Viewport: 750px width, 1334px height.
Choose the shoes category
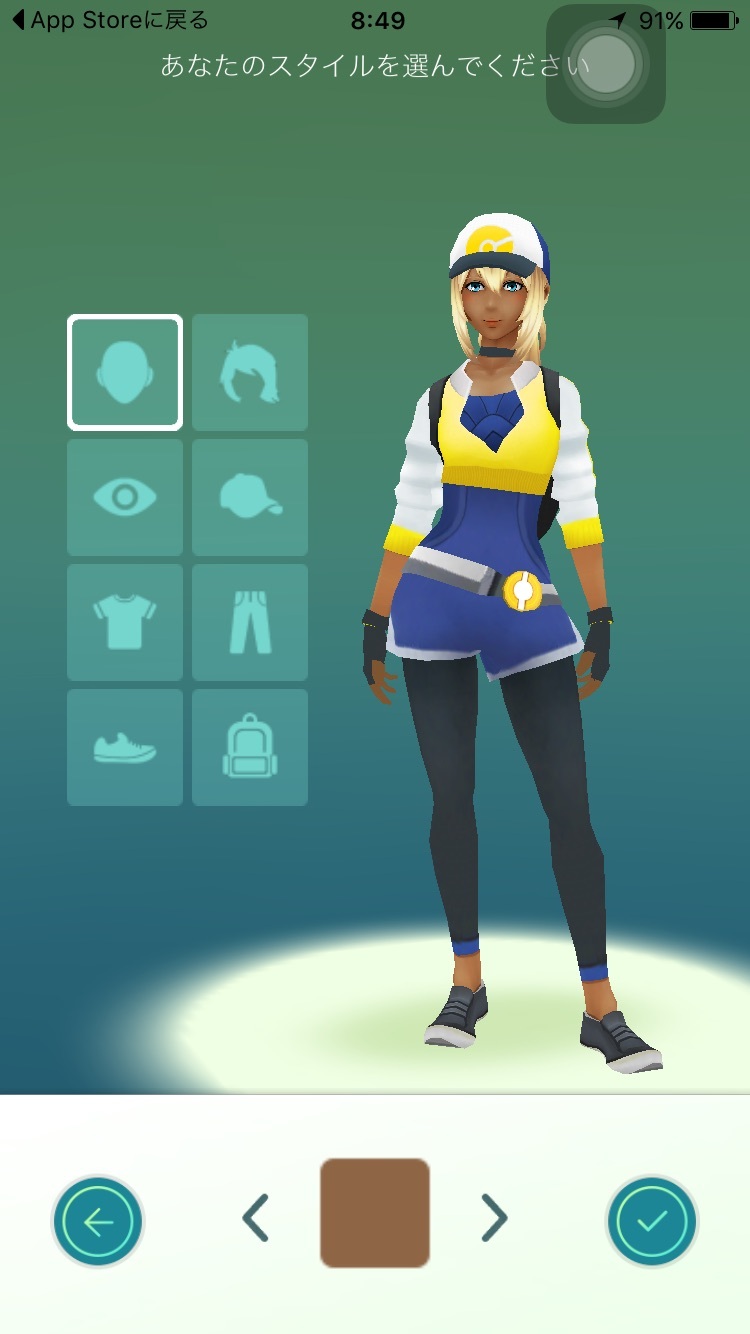(125, 747)
